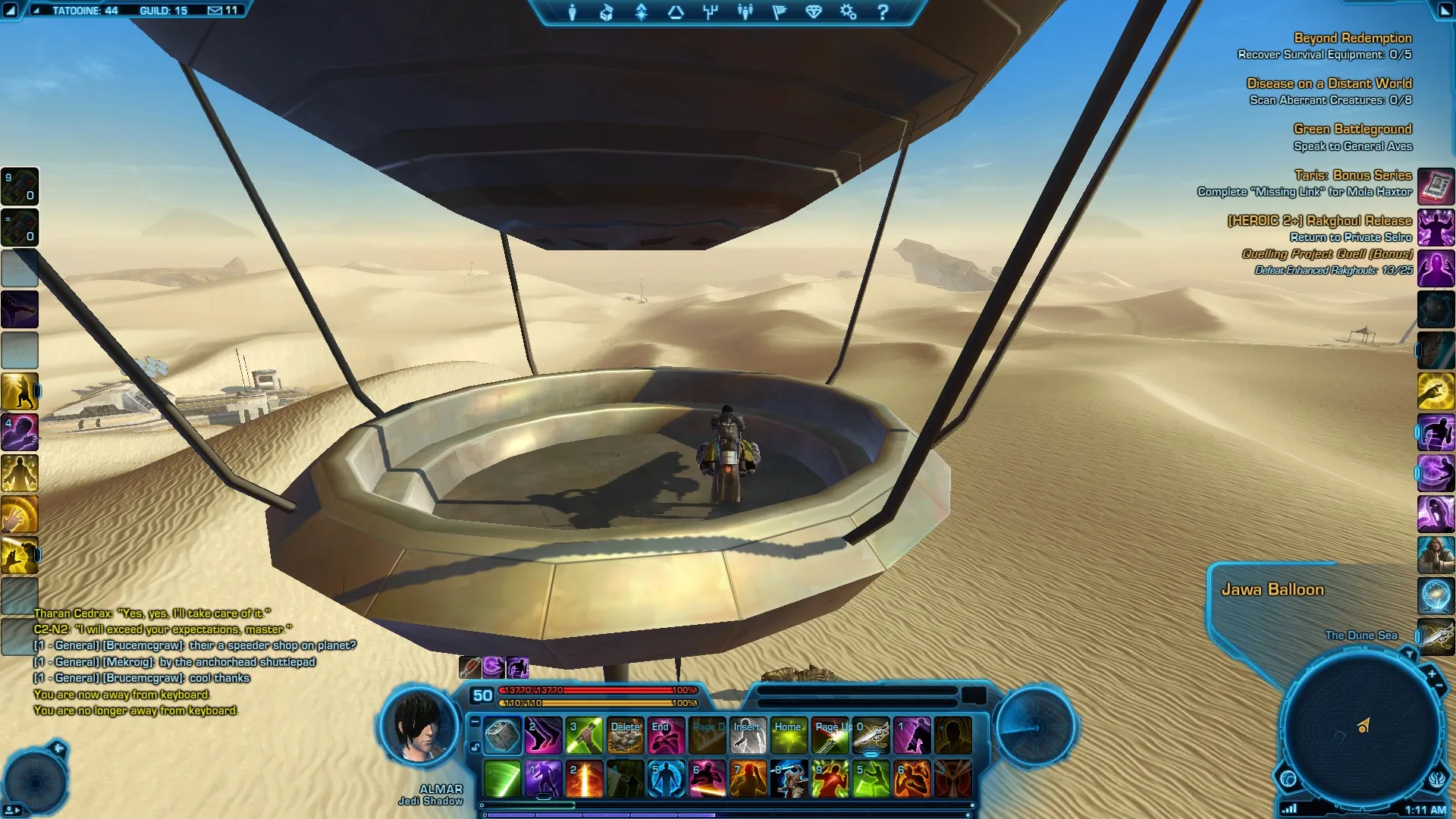Screen dimensions: 1456x819
Task: Activate the ability bound to Delete key
Action: 625,736
